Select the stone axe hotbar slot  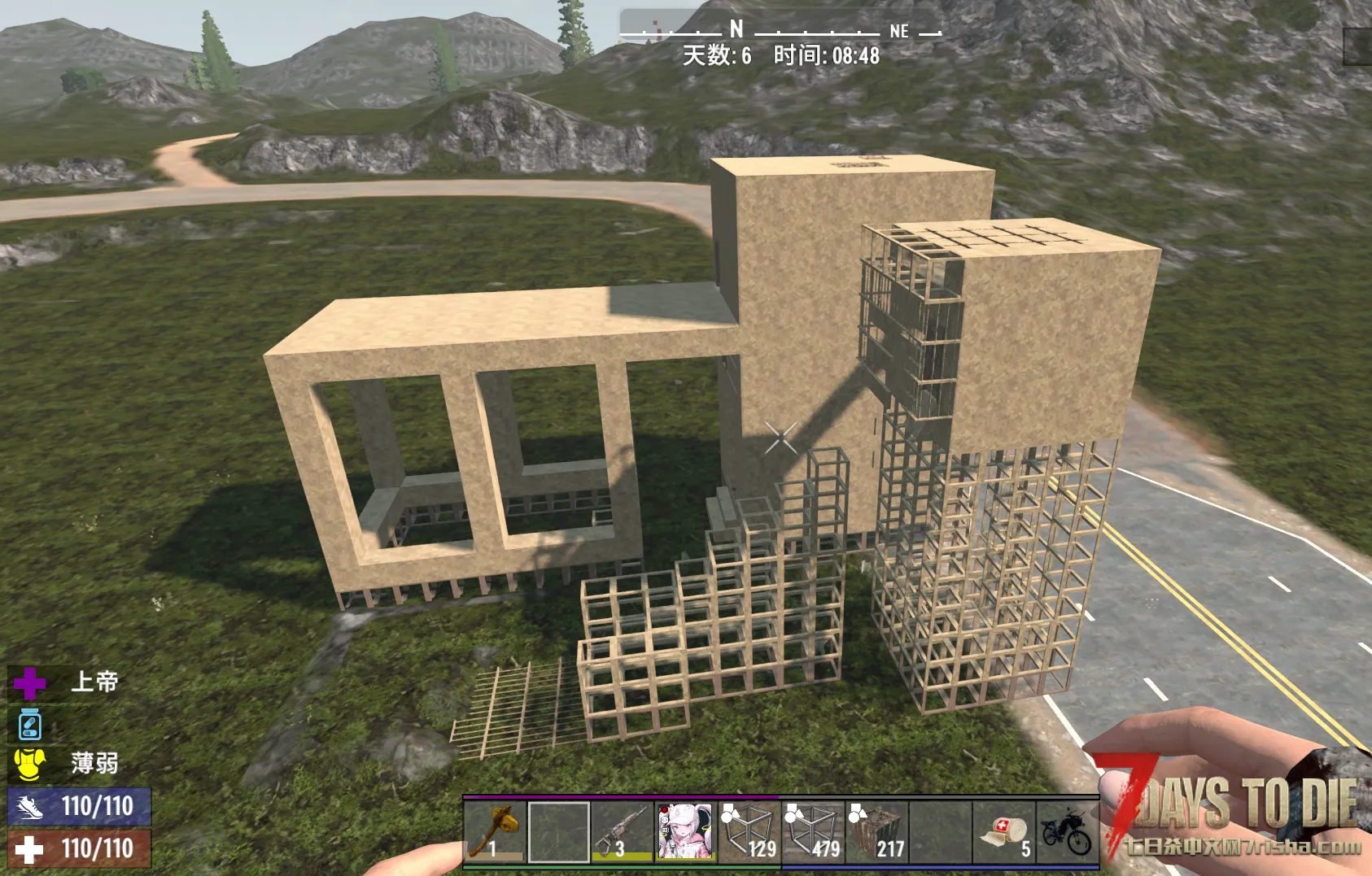pos(495,831)
